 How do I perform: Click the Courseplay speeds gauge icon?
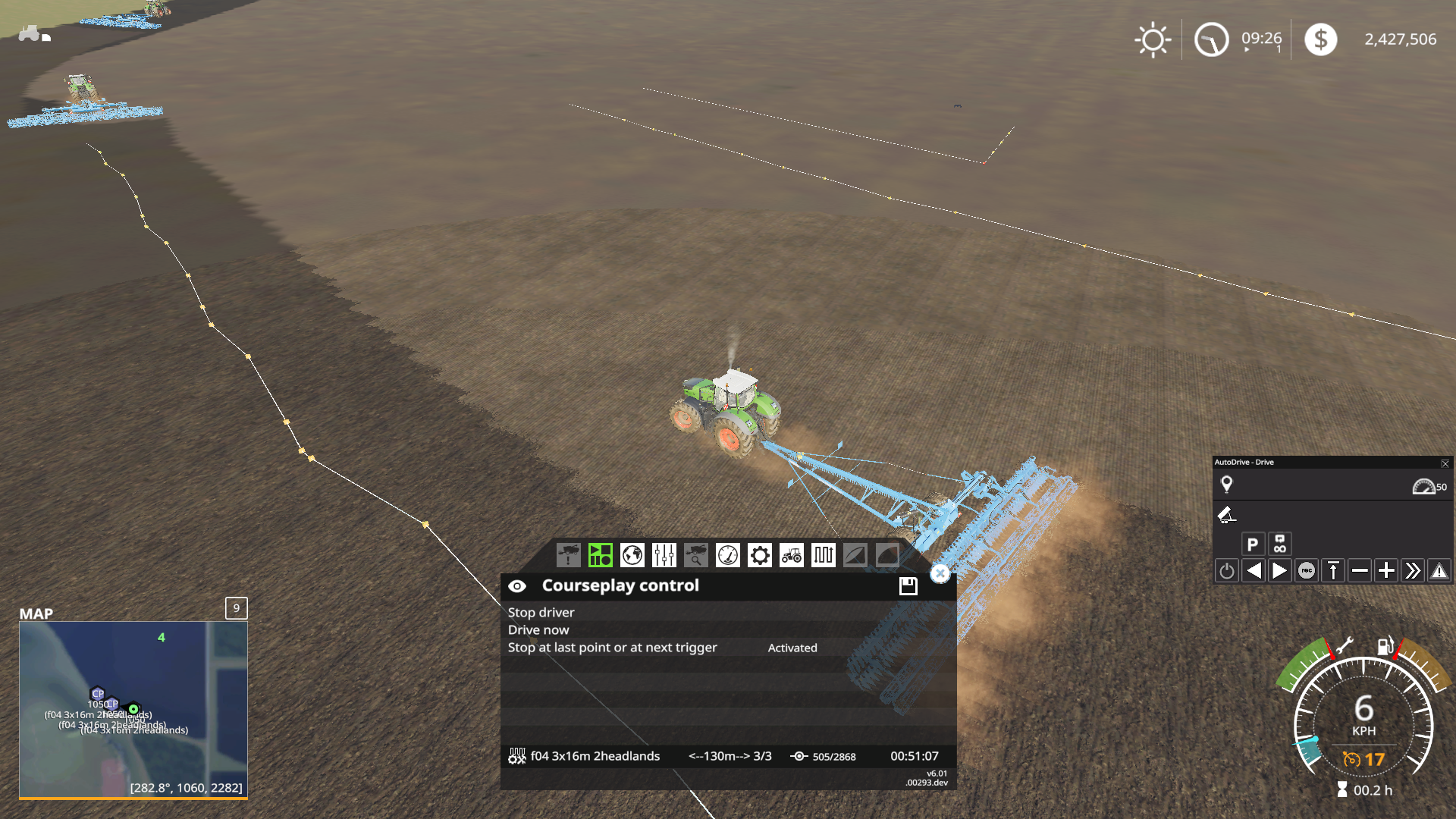click(x=727, y=555)
